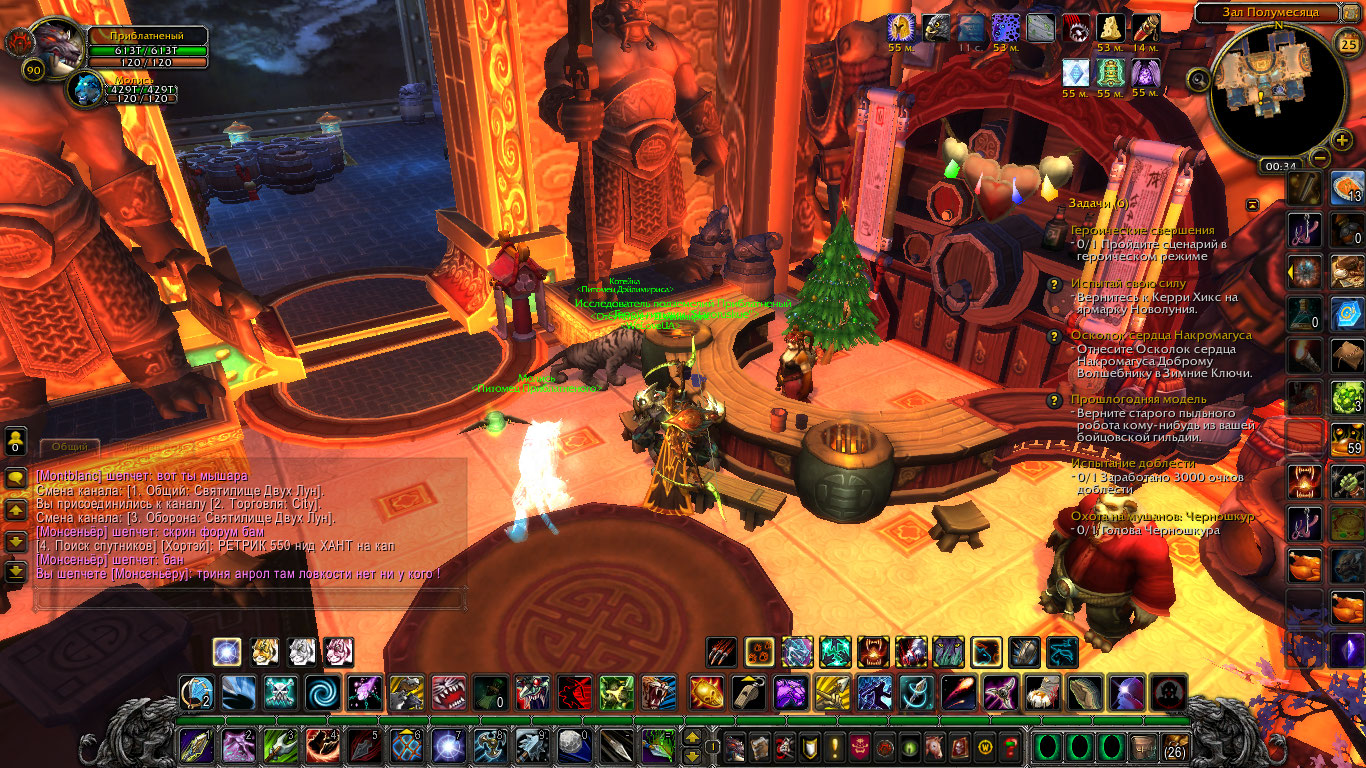Select the pet portrait frame
This screenshot has height=768, width=1366.
[88, 88]
